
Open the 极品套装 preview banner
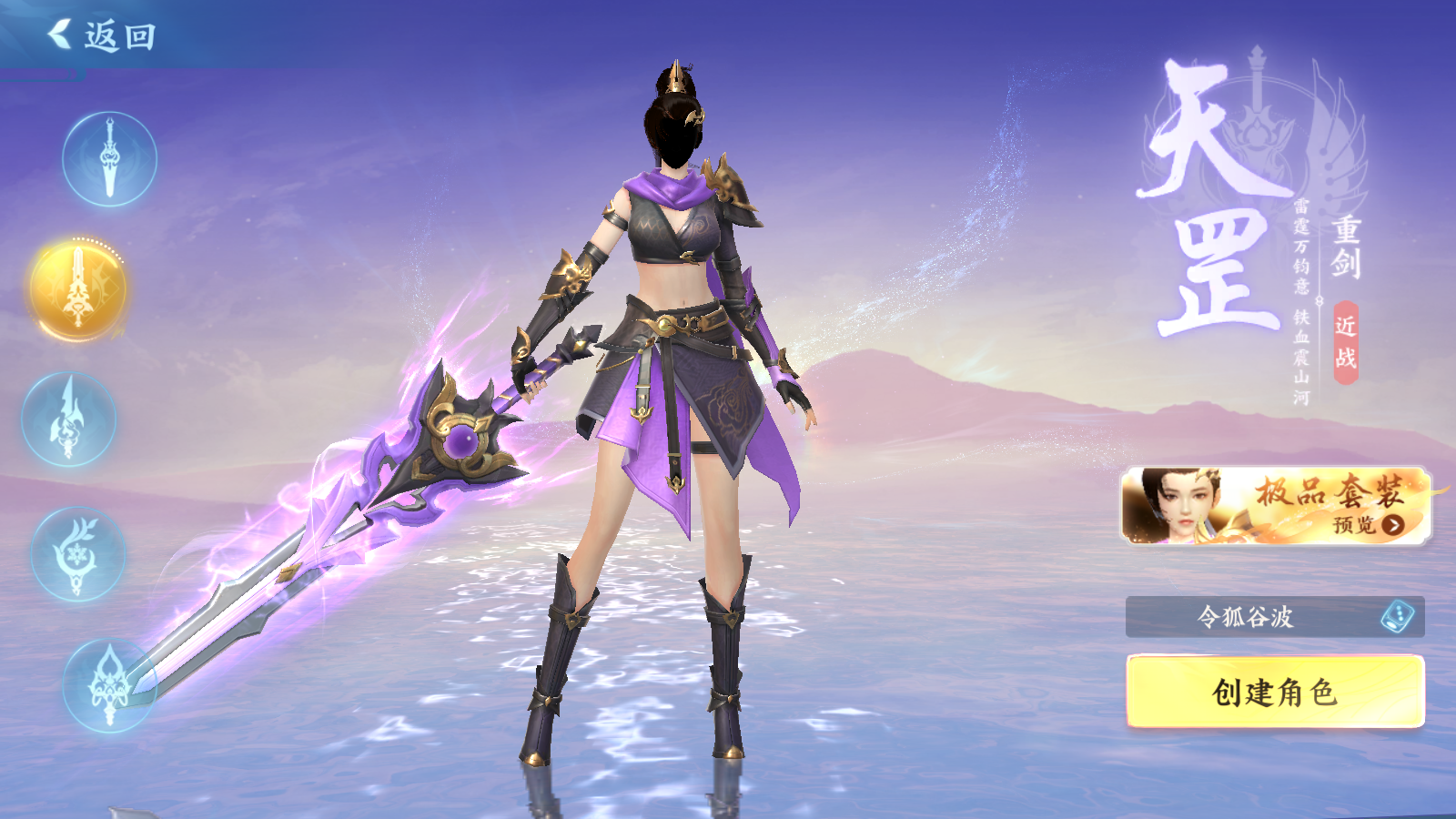(x=1275, y=506)
